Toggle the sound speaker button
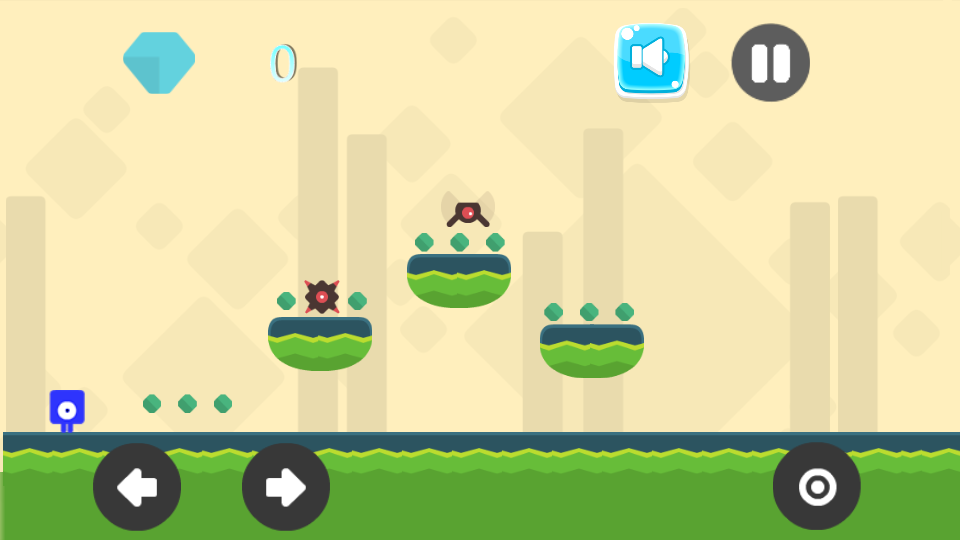The height and width of the screenshot is (540, 960). click(651, 59)
